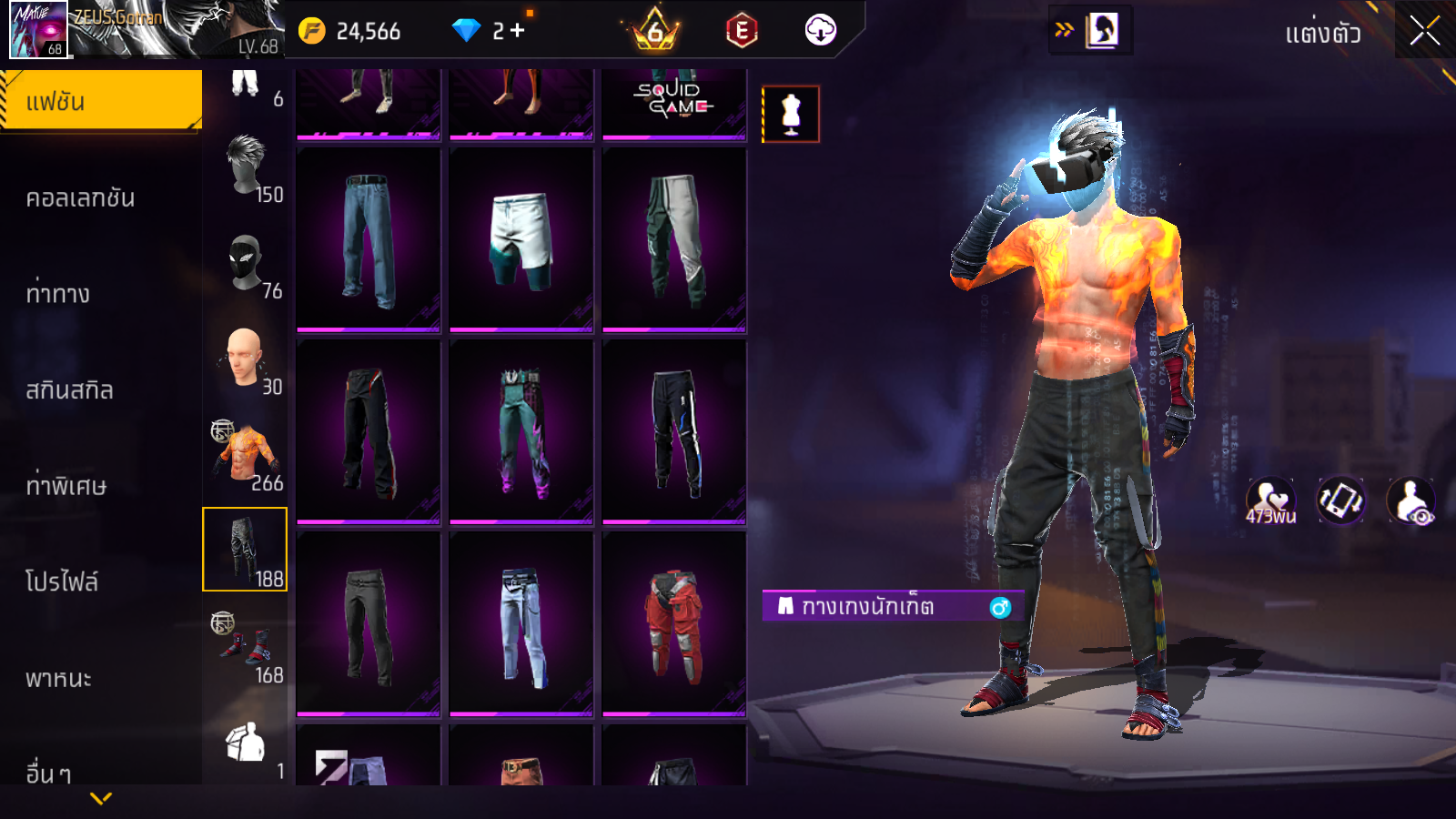
Task: Select the สกินสกิล tab
Action: point(70,390)
